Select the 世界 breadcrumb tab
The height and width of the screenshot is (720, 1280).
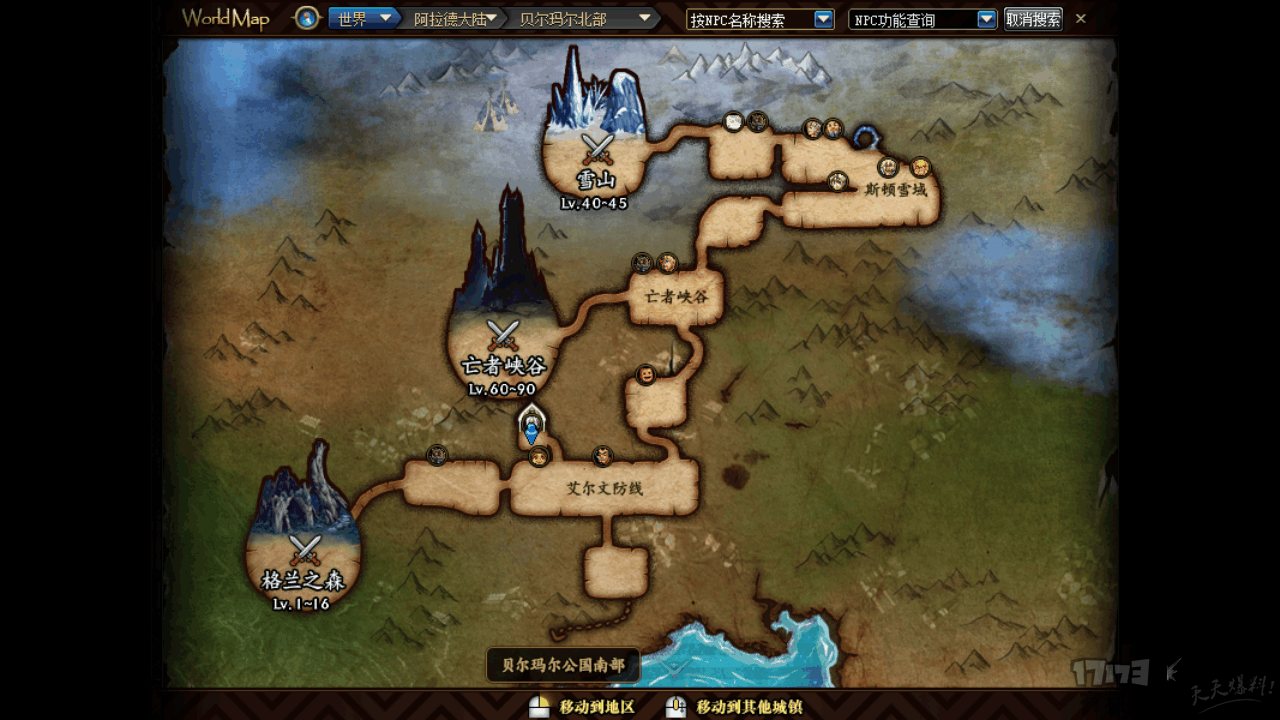358,19
